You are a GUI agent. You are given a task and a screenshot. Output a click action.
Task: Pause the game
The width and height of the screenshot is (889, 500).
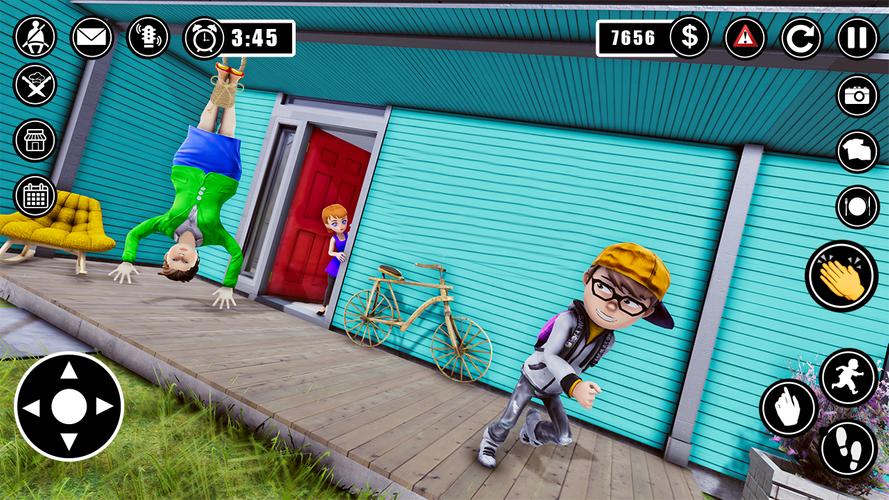pos(857,38)
